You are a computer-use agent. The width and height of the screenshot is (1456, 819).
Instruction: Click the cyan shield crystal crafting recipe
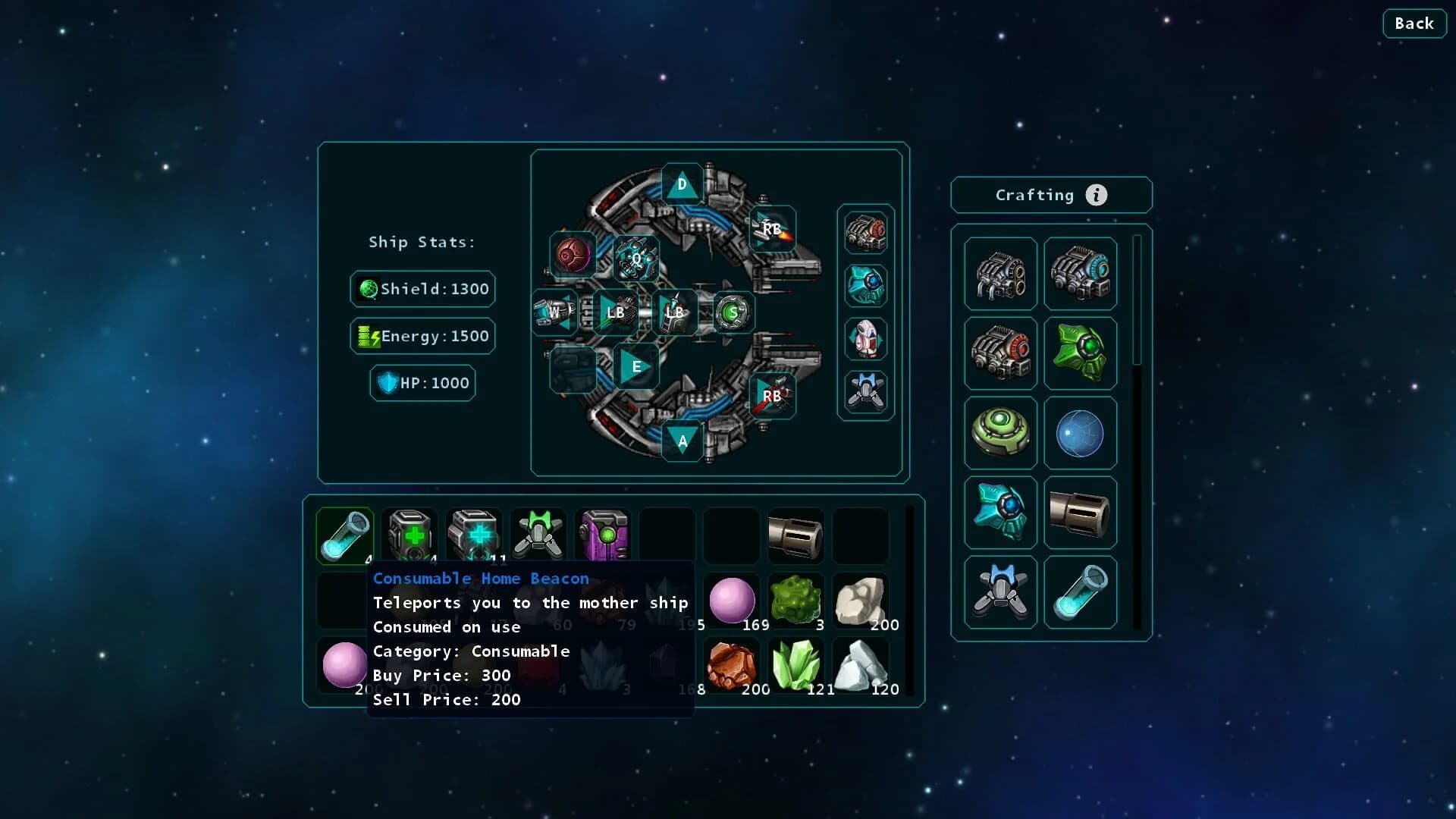(x=1000, y=512)
